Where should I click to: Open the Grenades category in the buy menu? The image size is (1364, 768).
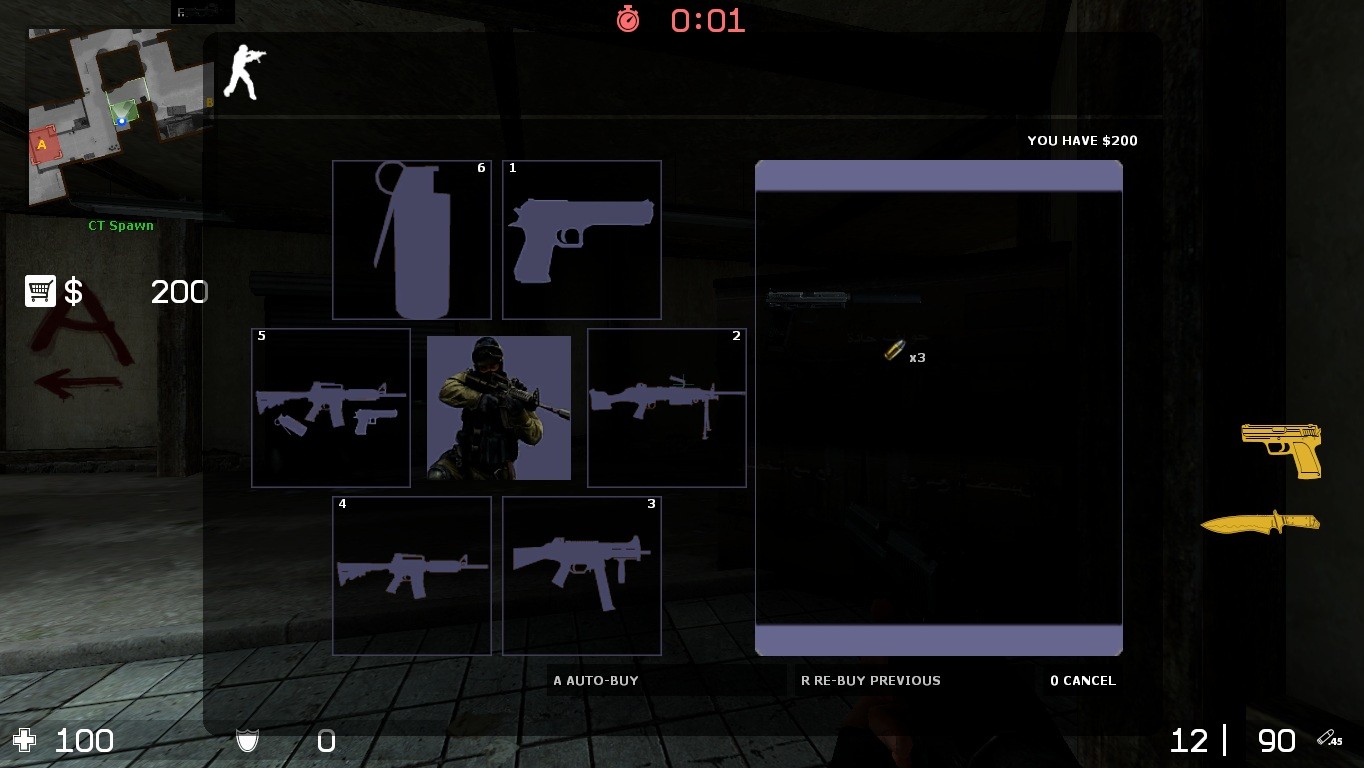tap(411, 239)
